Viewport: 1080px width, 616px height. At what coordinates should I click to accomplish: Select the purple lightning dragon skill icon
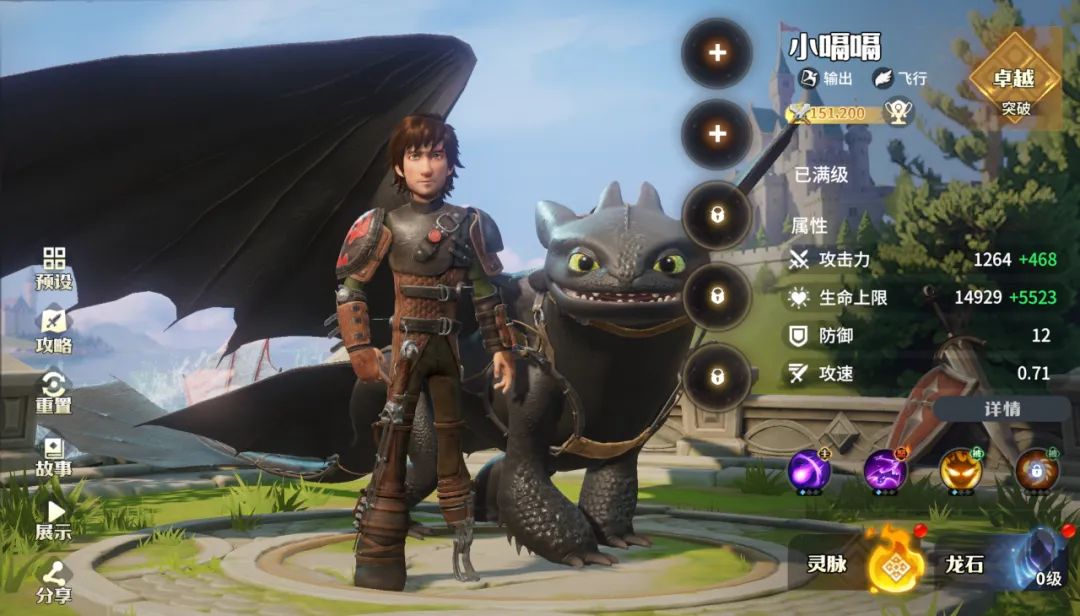pos(885,470)
